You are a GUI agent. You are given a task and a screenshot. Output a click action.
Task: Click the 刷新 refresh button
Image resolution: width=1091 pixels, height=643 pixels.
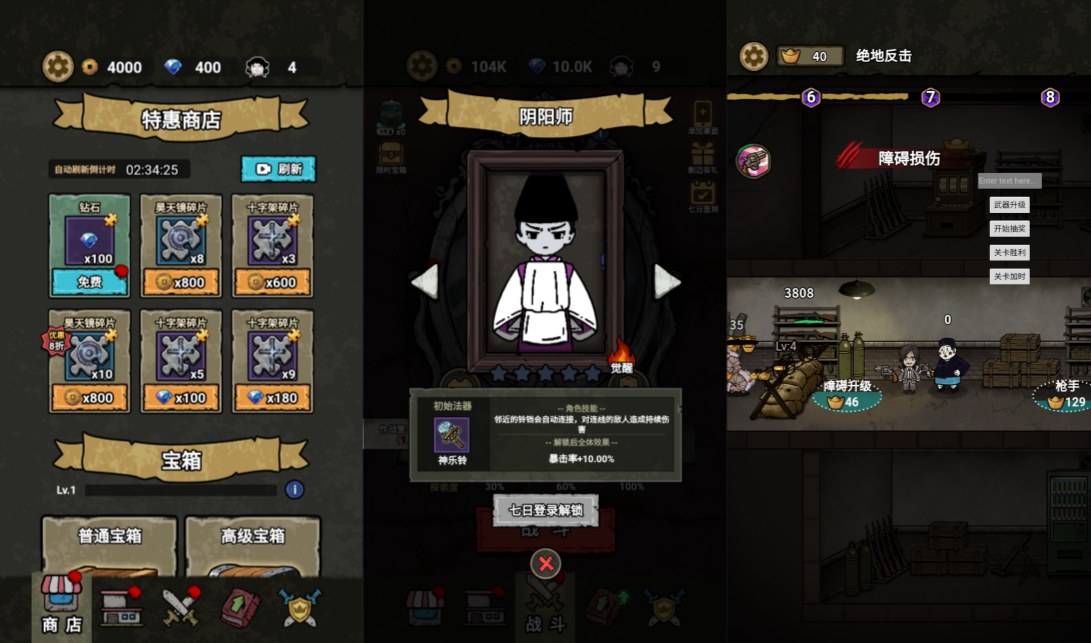click(x=278, y=169)
